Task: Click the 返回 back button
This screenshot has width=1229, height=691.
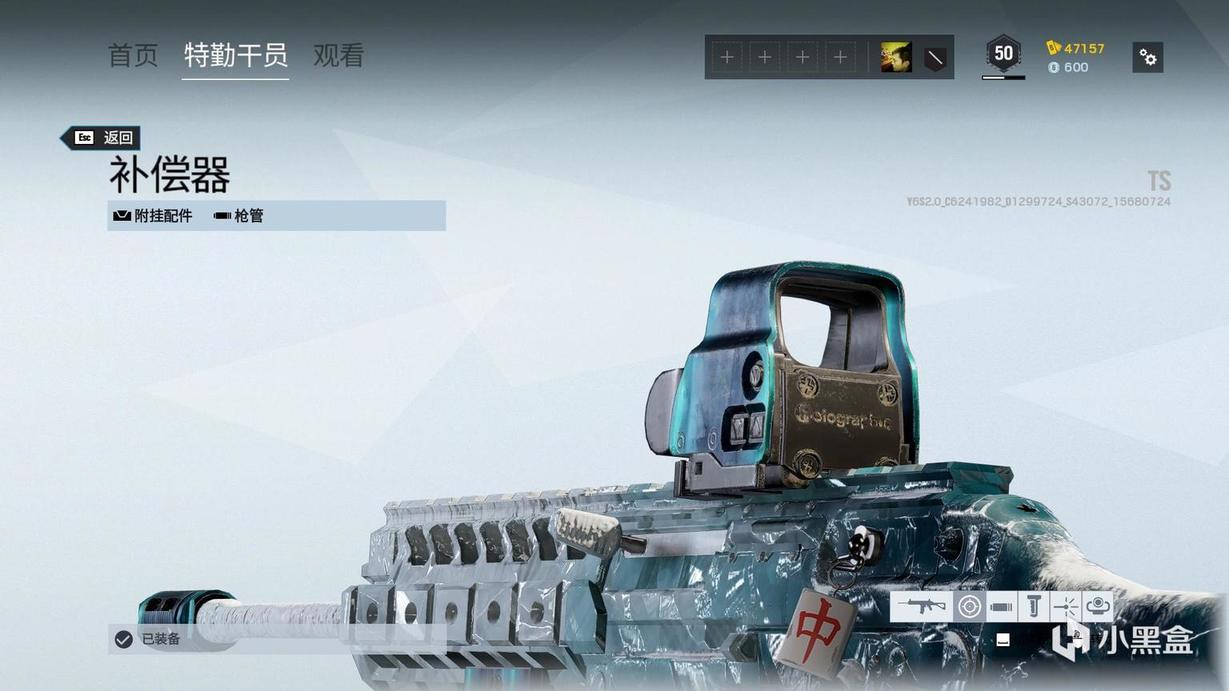Action: click(x=102, y=138)
